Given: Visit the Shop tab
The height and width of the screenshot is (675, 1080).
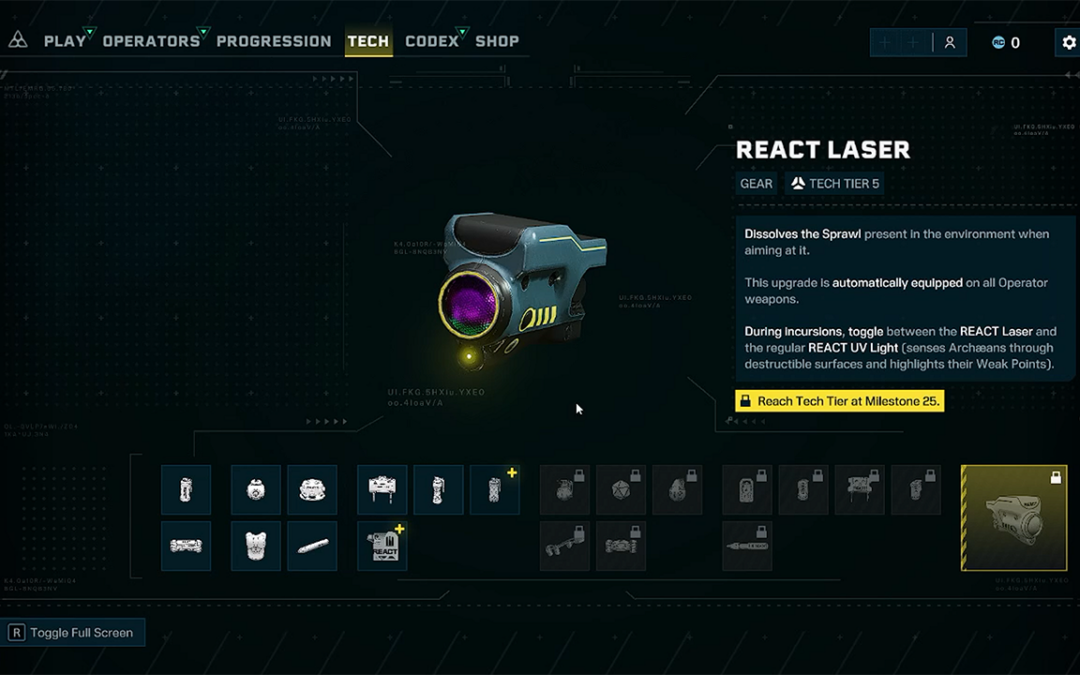Looking at the screenshot, I should [497, 41].
